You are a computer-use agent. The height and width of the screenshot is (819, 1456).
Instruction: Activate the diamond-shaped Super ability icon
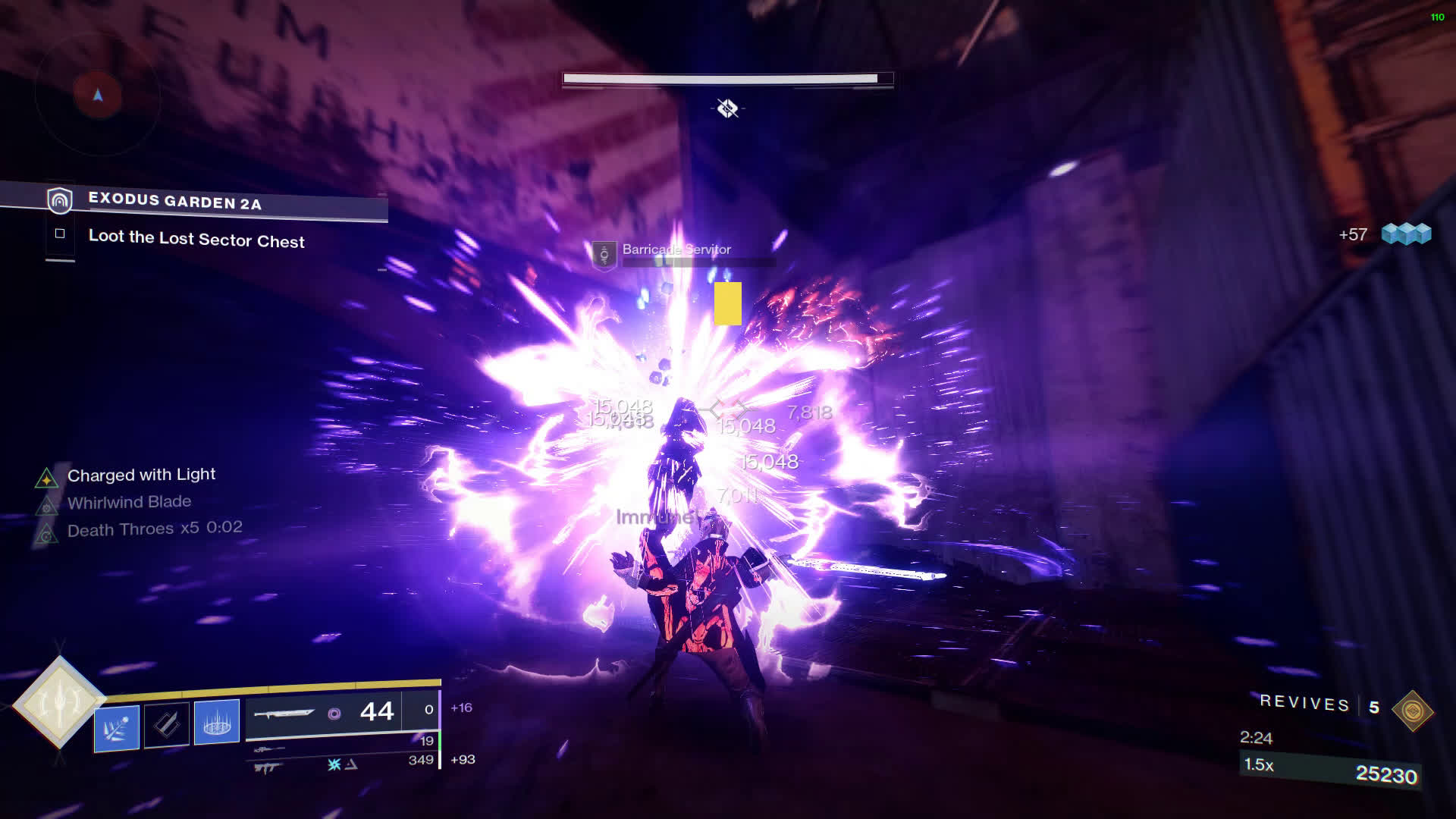pos(59,702)
